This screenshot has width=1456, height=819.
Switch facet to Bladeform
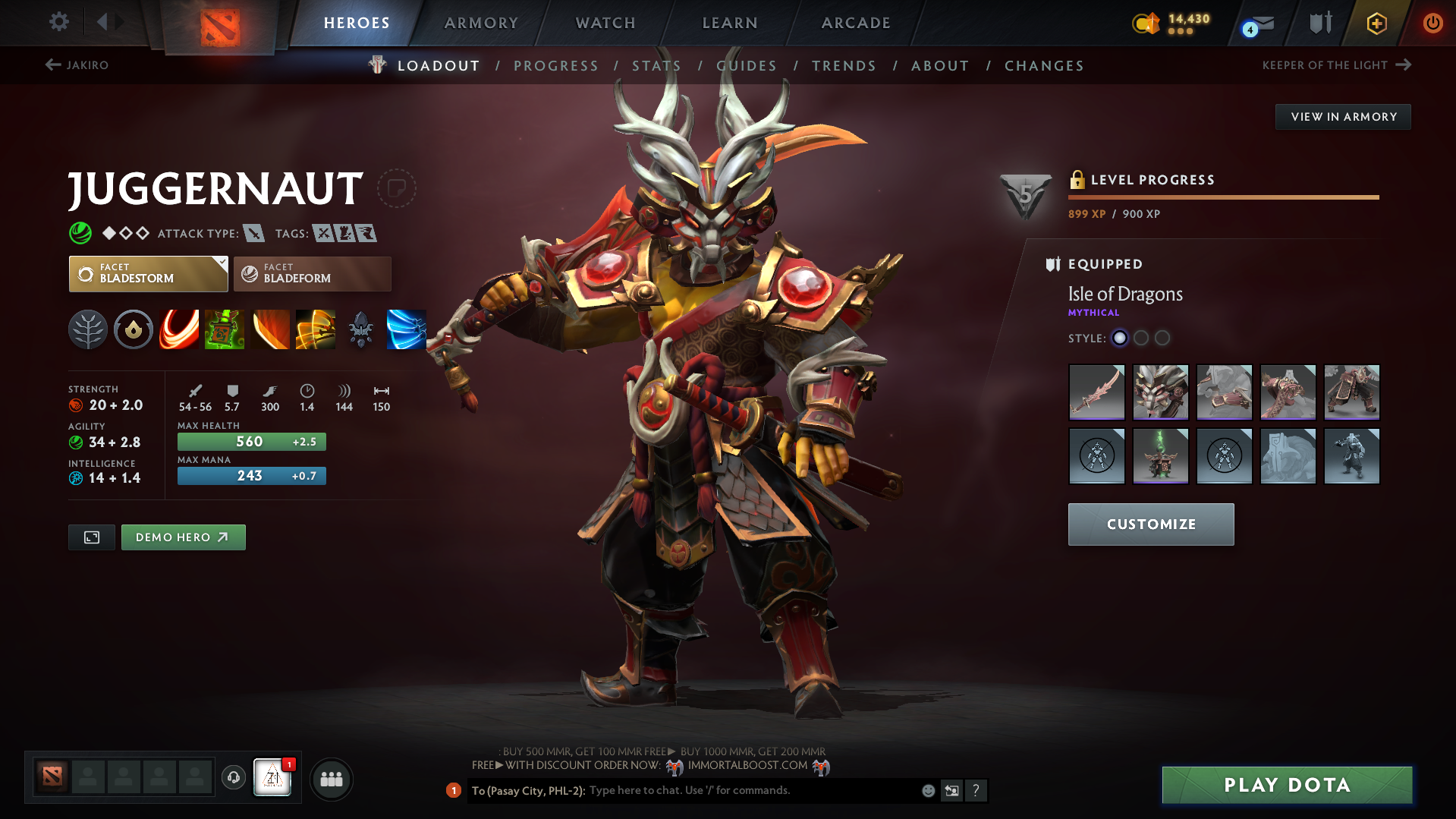click(312, 273)
